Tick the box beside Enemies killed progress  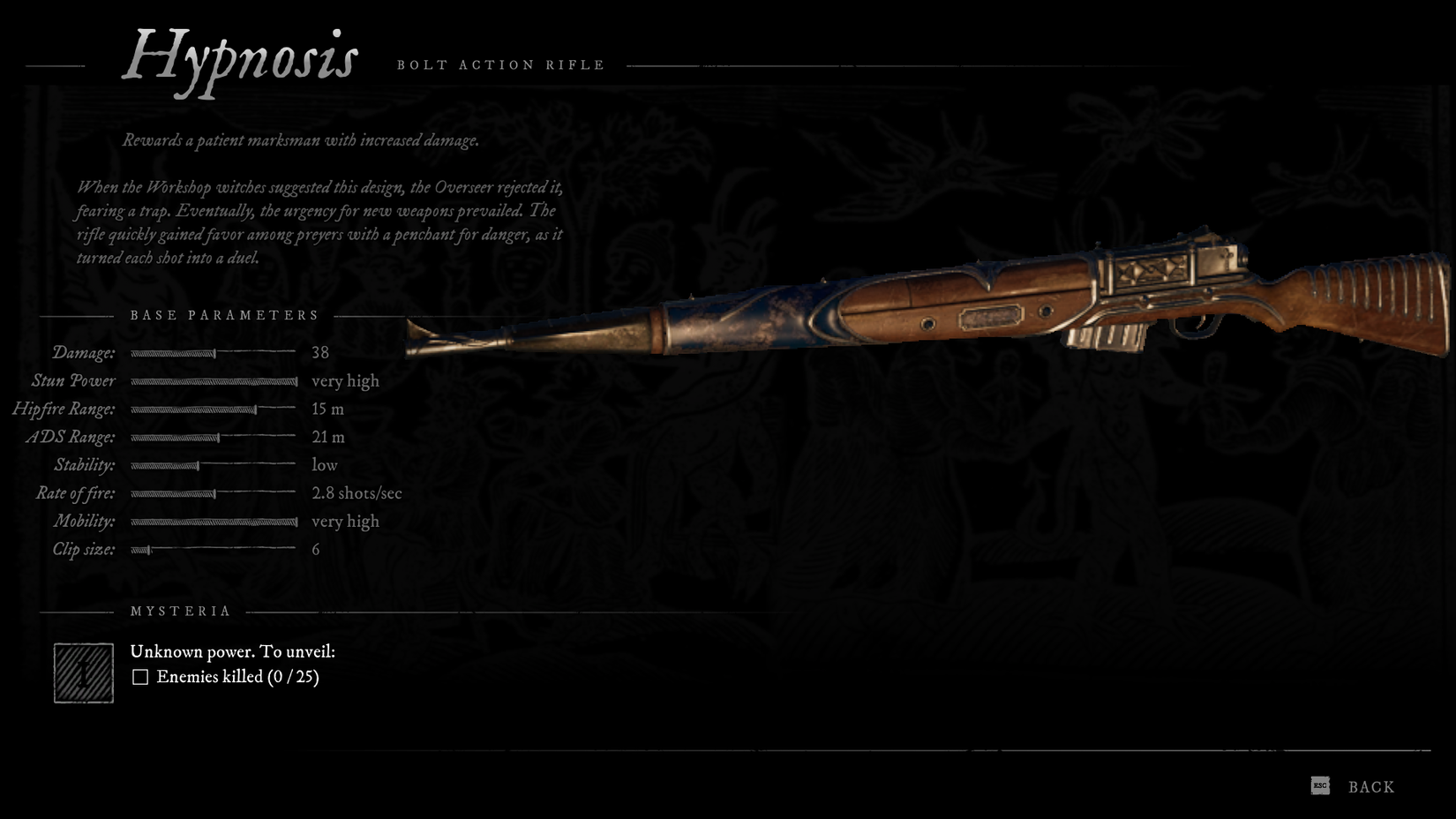[140, 677]
